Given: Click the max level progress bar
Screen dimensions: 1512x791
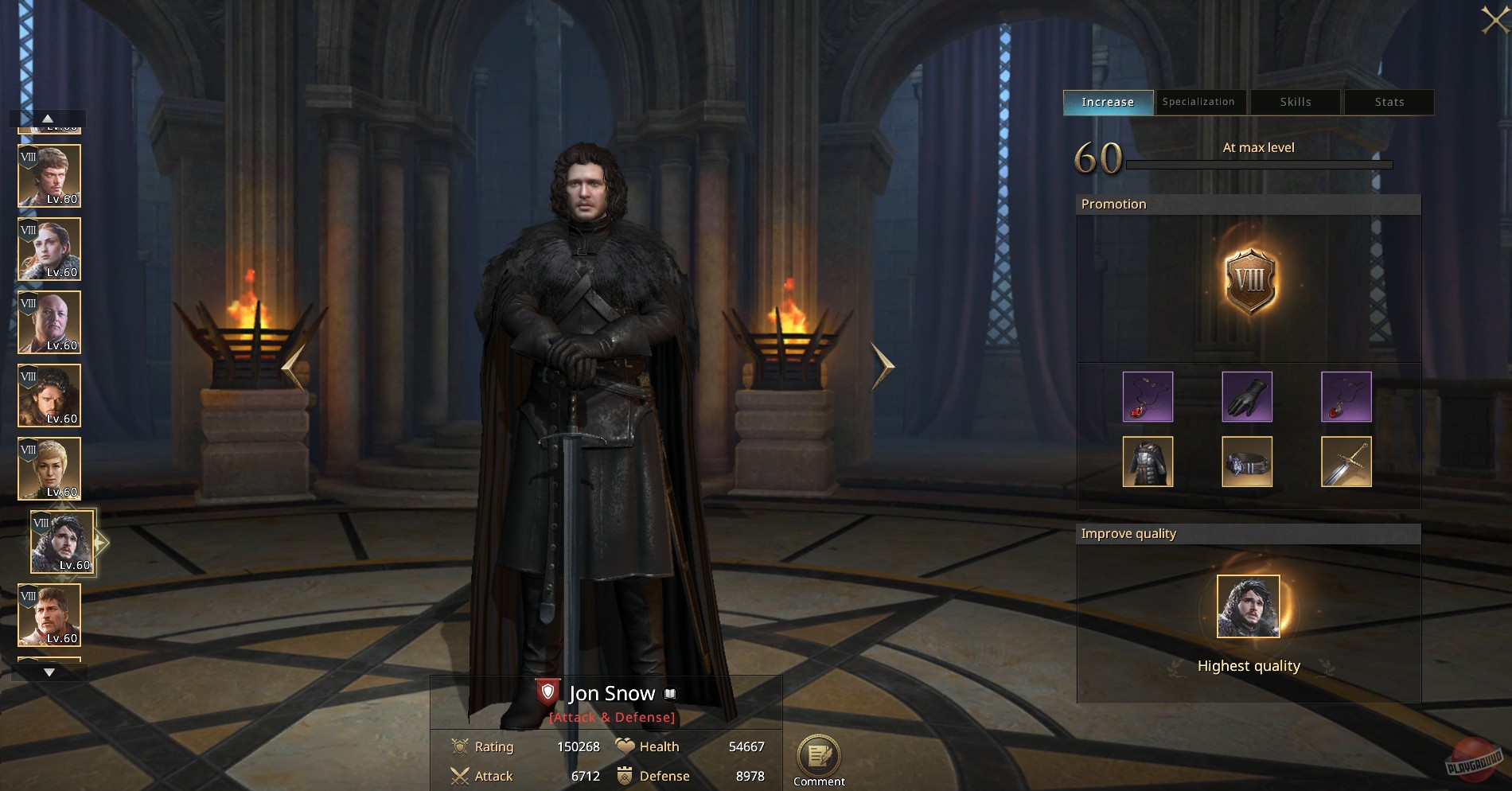Looking at the screenshot, I should [1259, 165].
